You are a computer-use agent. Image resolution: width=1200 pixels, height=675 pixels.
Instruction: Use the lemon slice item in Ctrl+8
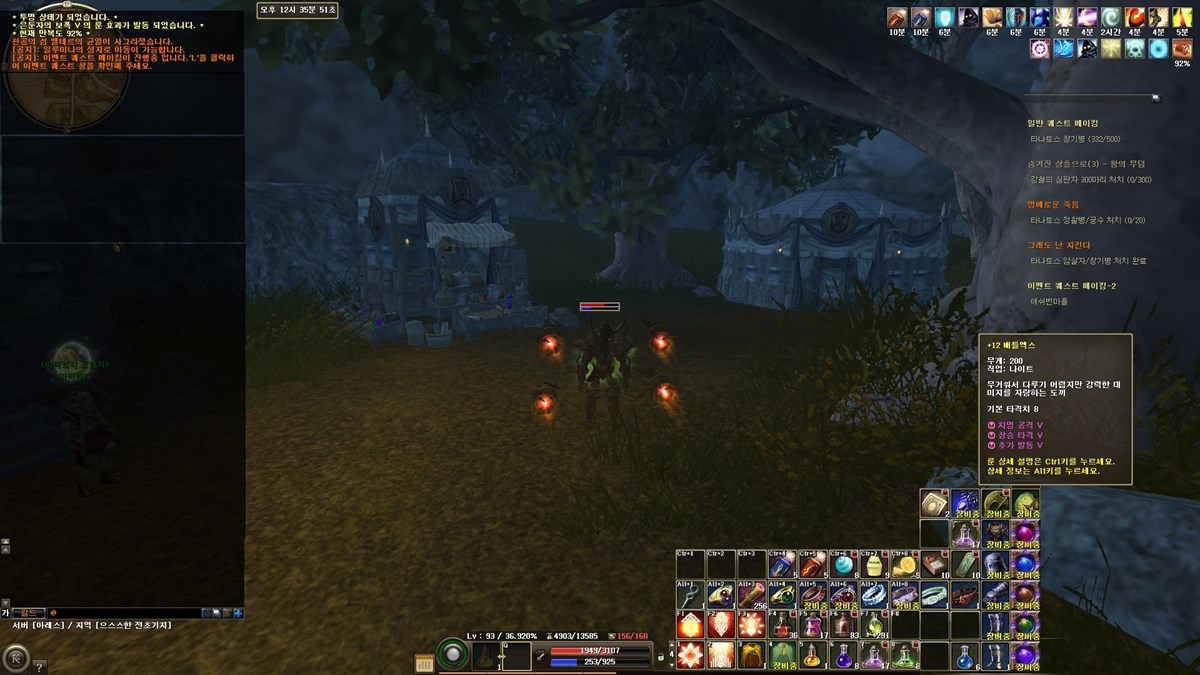pos(905,564)
